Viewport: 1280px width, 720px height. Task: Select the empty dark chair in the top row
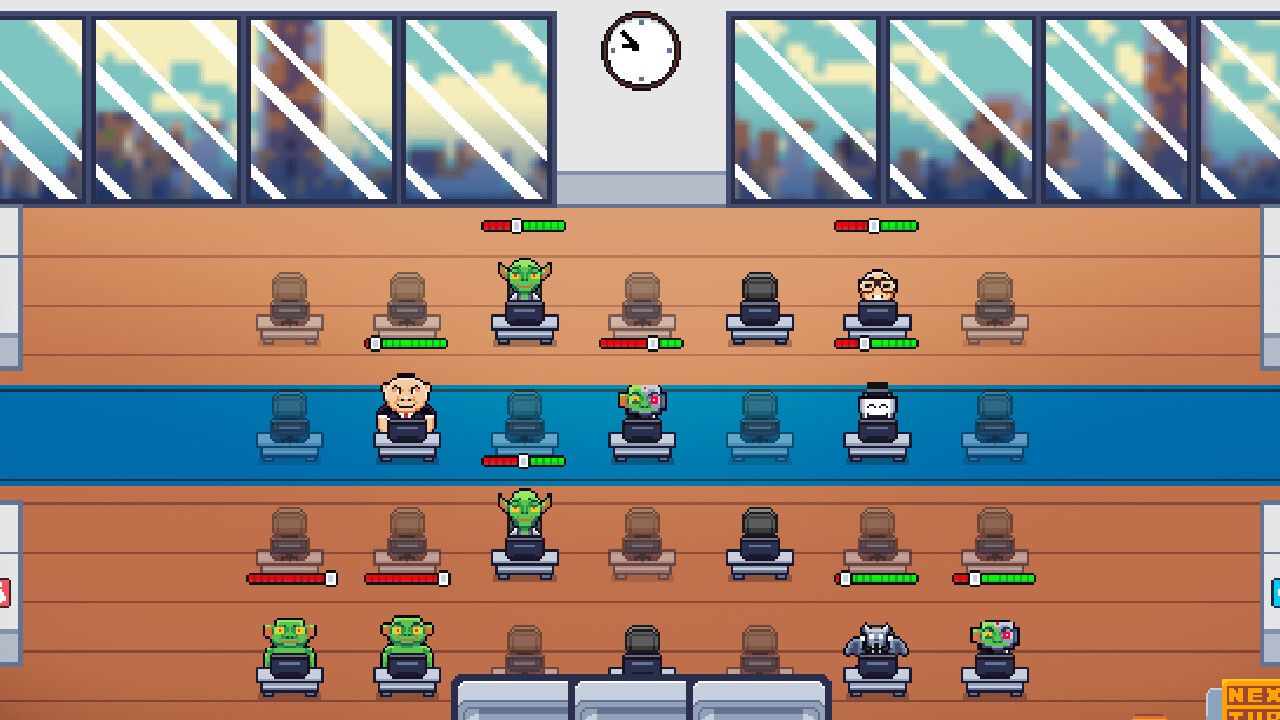tap(757, 295)
